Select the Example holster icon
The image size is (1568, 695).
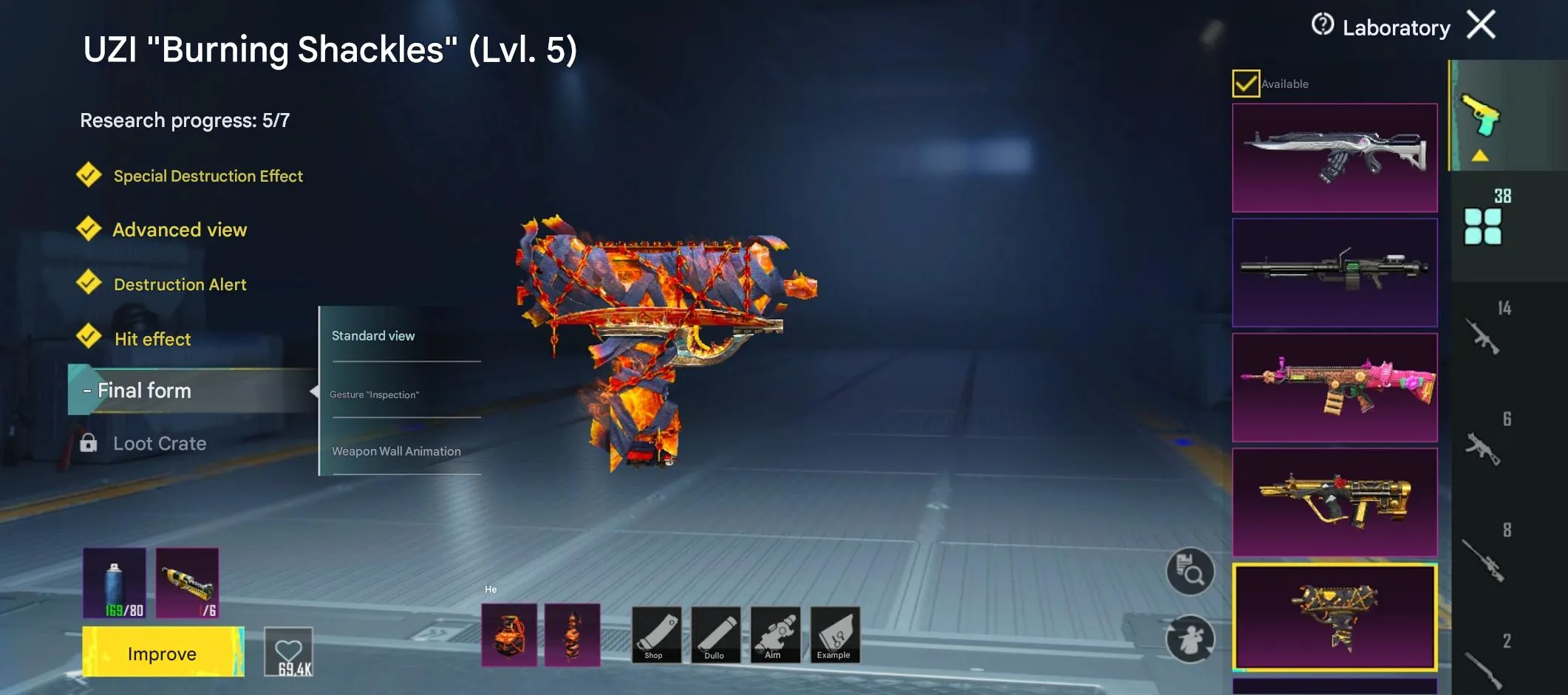click(834, 634)
